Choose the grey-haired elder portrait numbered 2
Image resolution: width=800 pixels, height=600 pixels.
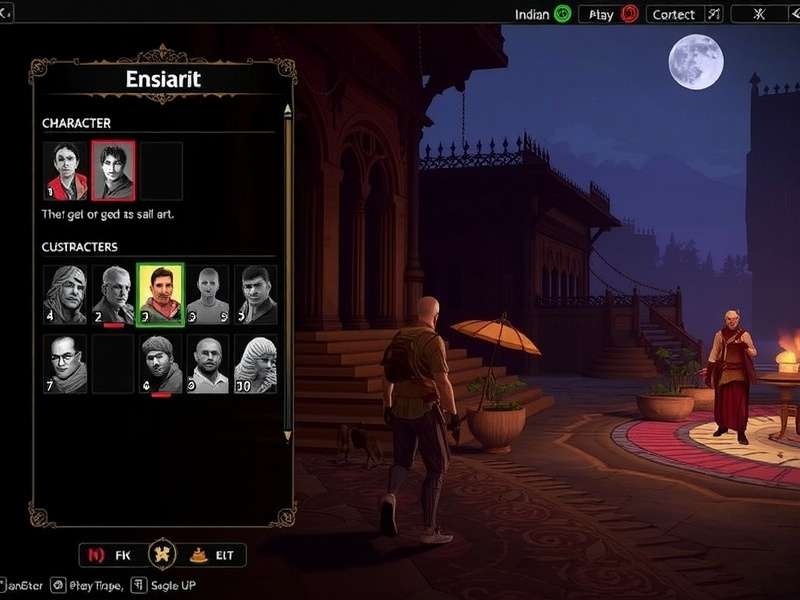(x=113, y=294)
